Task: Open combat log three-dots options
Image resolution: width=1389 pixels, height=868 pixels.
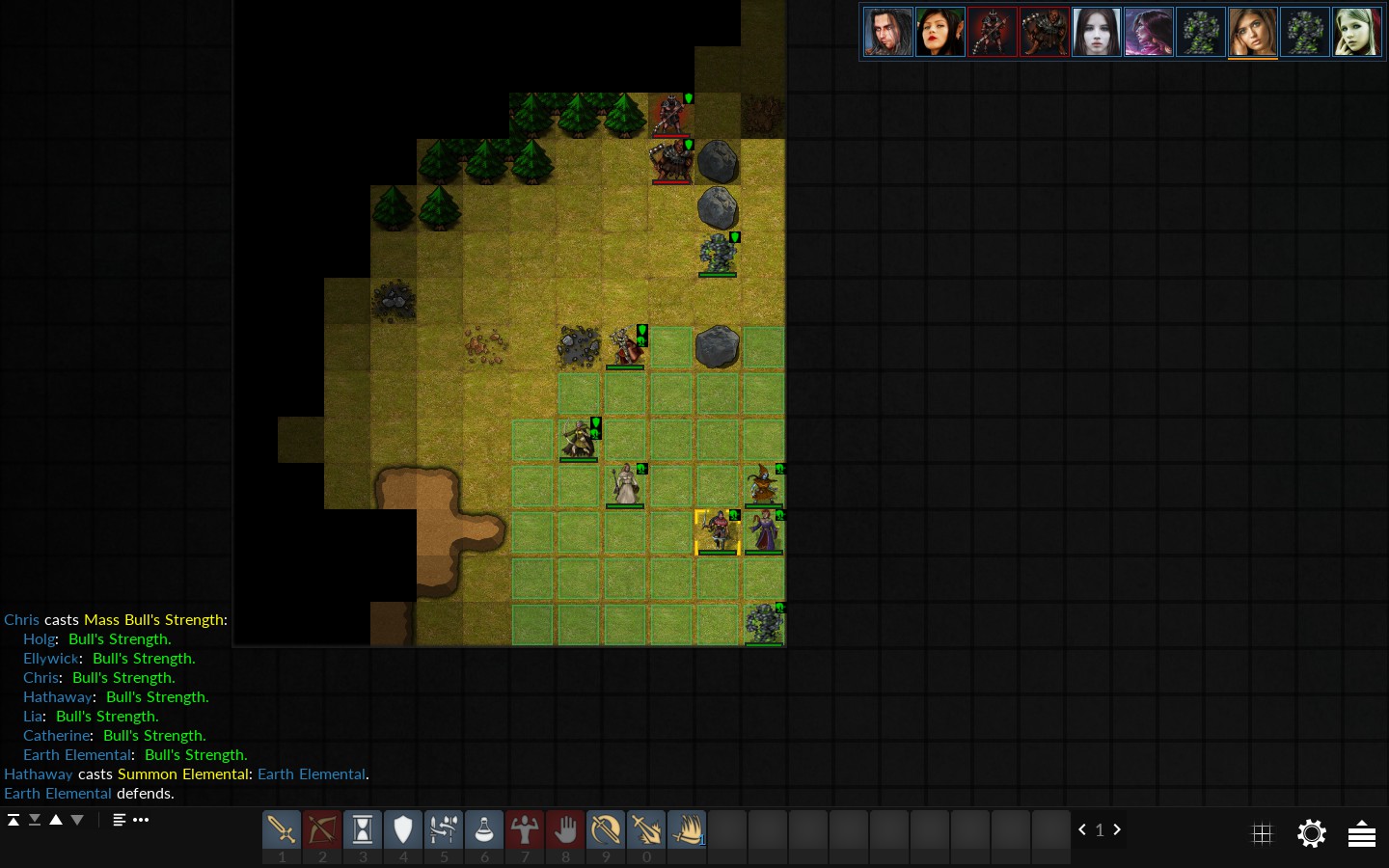Action: click(141, 820)
